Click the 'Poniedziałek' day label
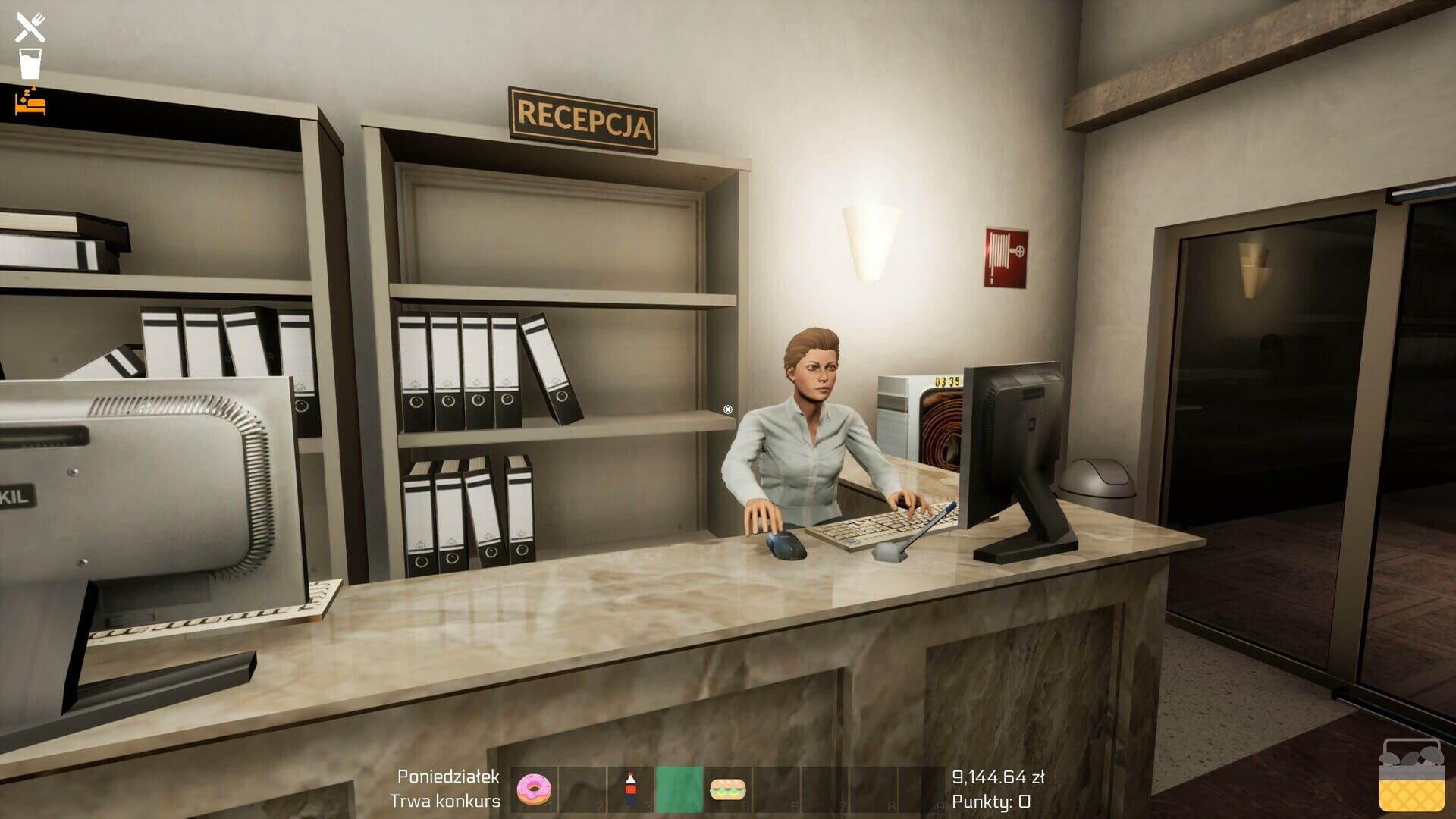The width and height of the screenshot is (1456, 819). [x=447, y=775]
